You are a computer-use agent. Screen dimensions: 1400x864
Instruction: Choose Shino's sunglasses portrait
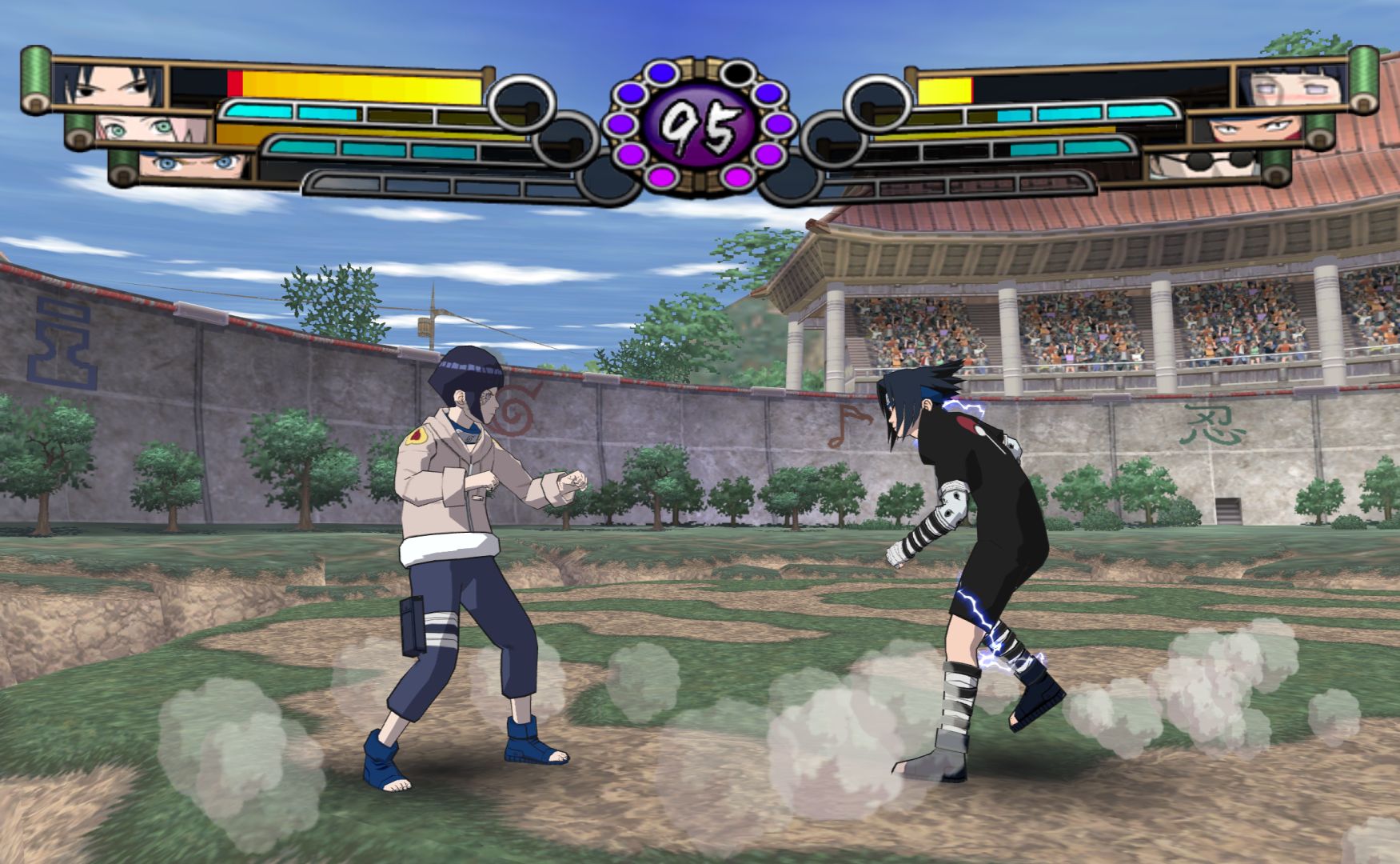click(1205, 164)
